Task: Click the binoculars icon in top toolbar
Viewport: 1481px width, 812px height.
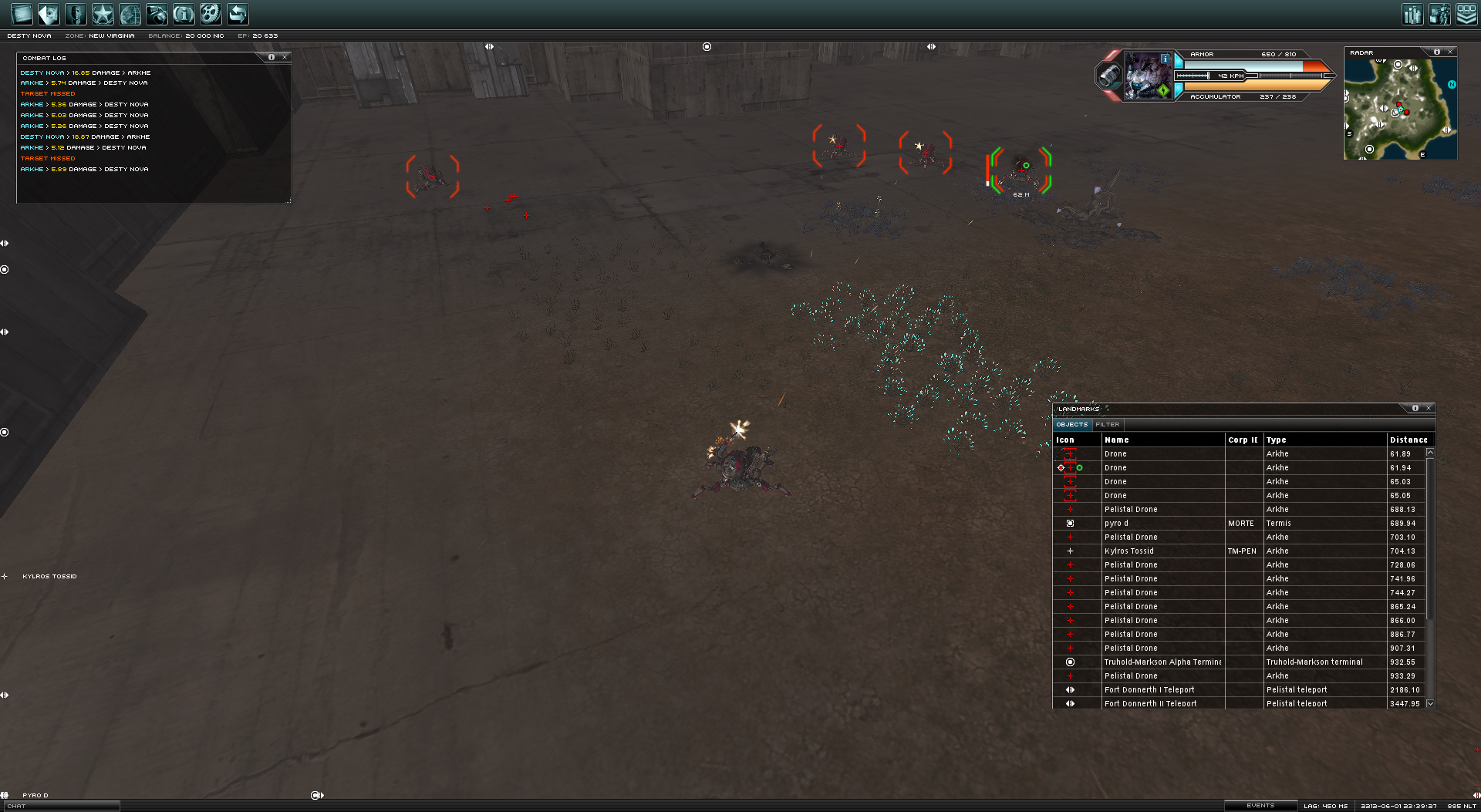Action: 157,14
